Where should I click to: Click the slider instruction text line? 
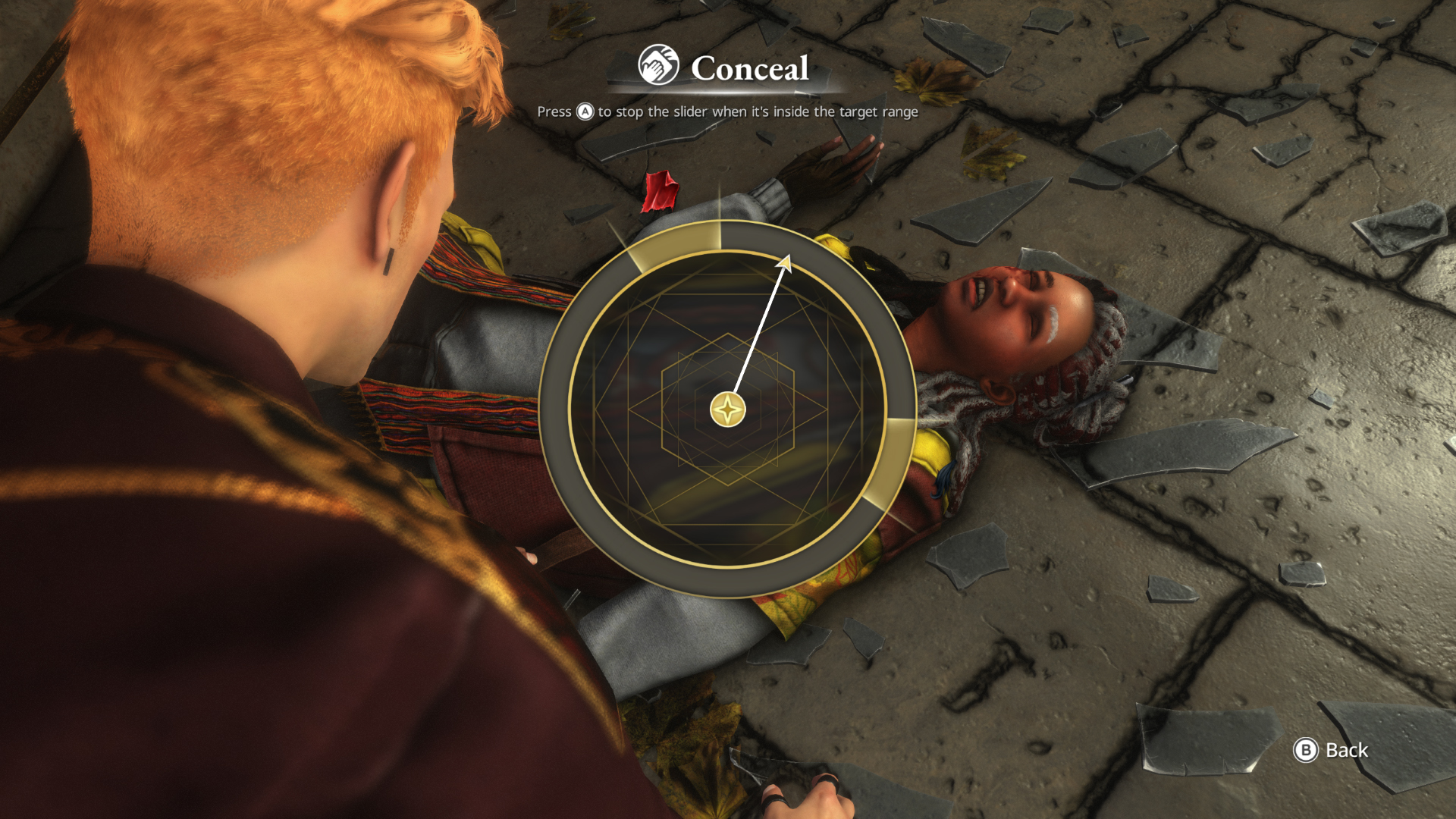tap(726, 111)
